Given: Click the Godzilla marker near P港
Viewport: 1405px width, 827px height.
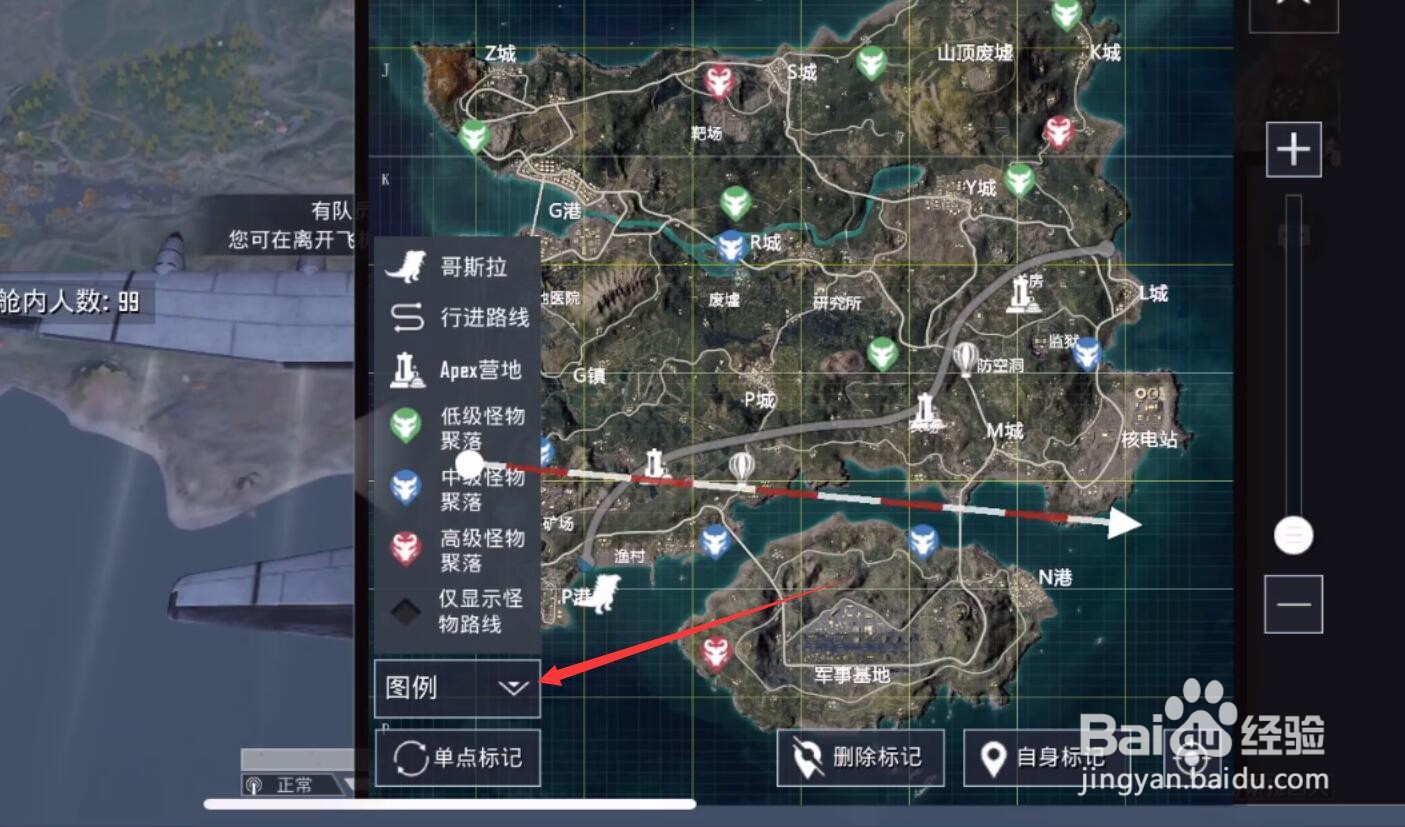Looking at the screenshot, I should 601,594.
